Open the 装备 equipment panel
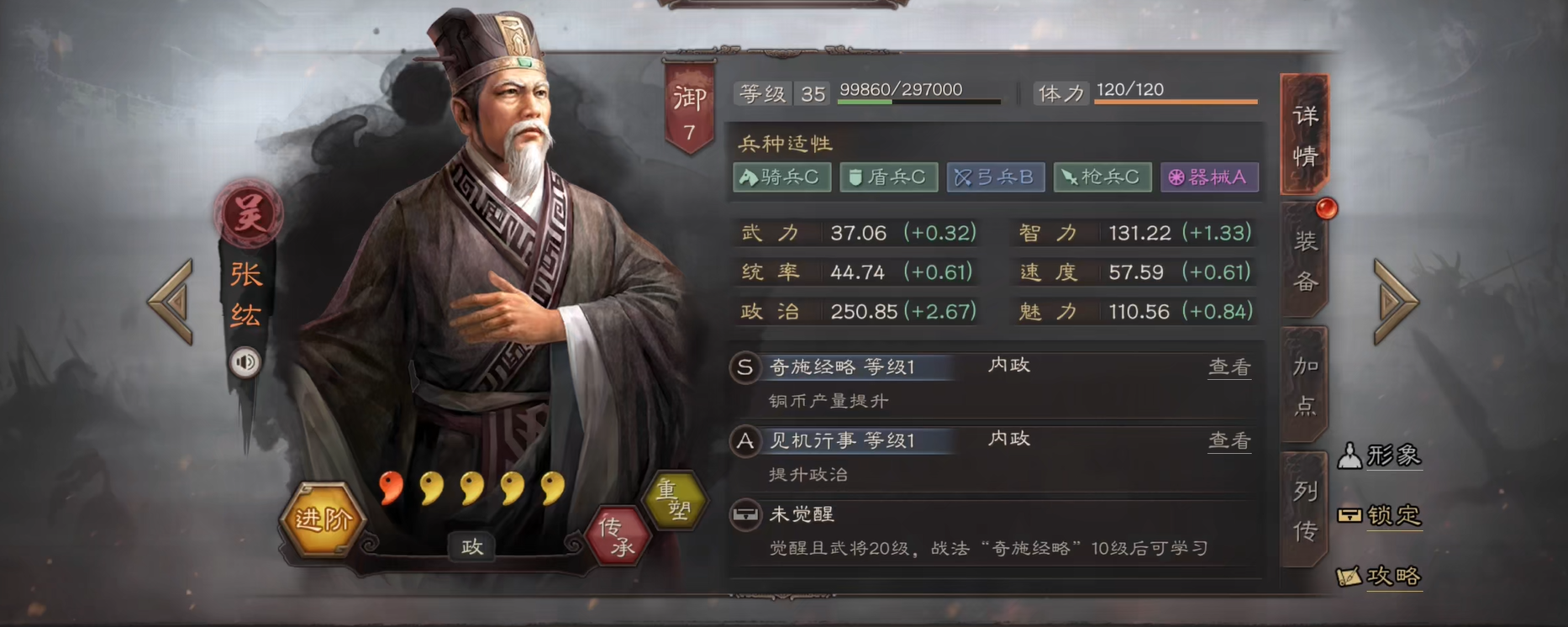Viewport: 1568px width, 627px height. 1303,262
